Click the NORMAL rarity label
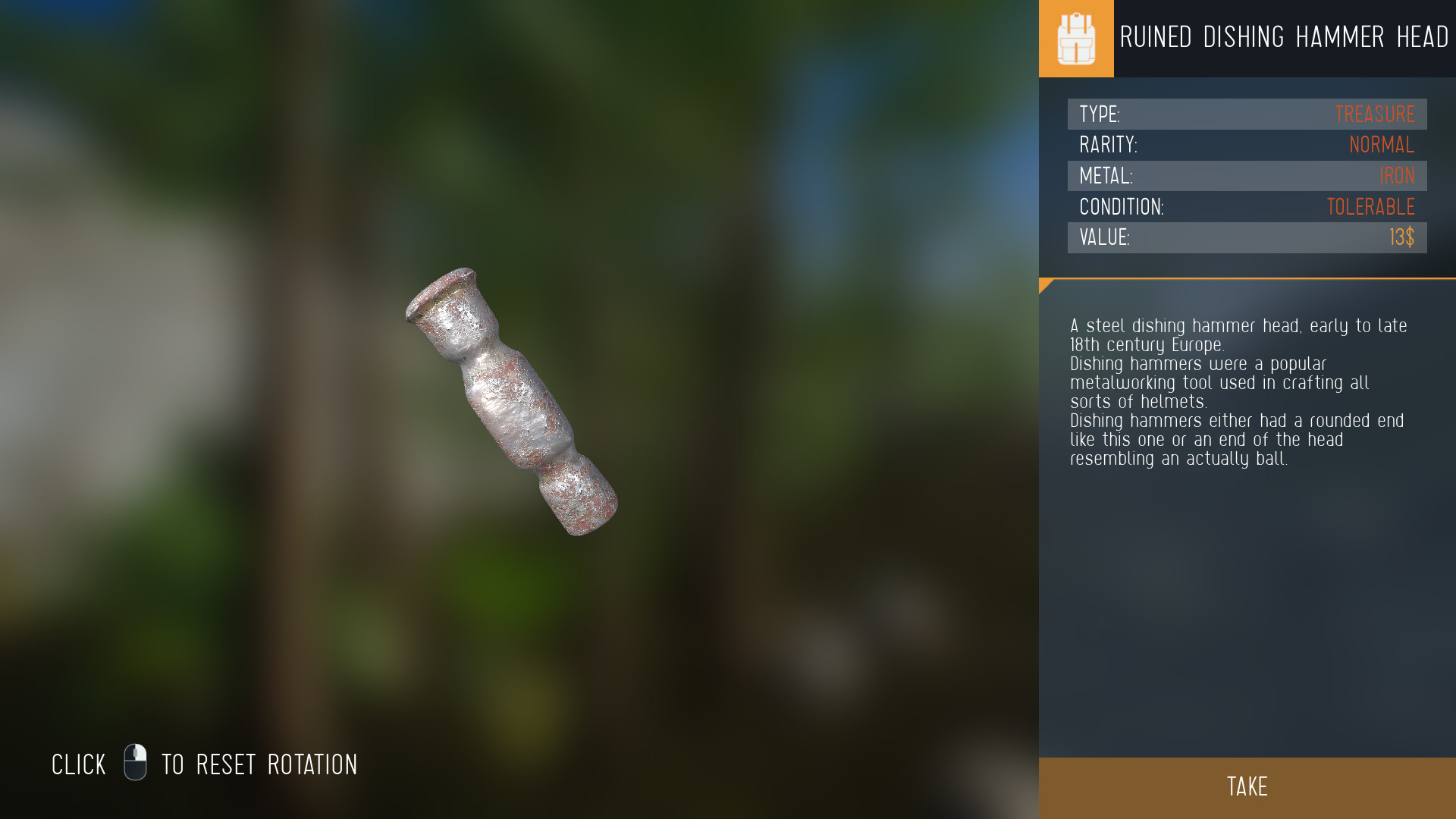 (x=1382, y=145)
